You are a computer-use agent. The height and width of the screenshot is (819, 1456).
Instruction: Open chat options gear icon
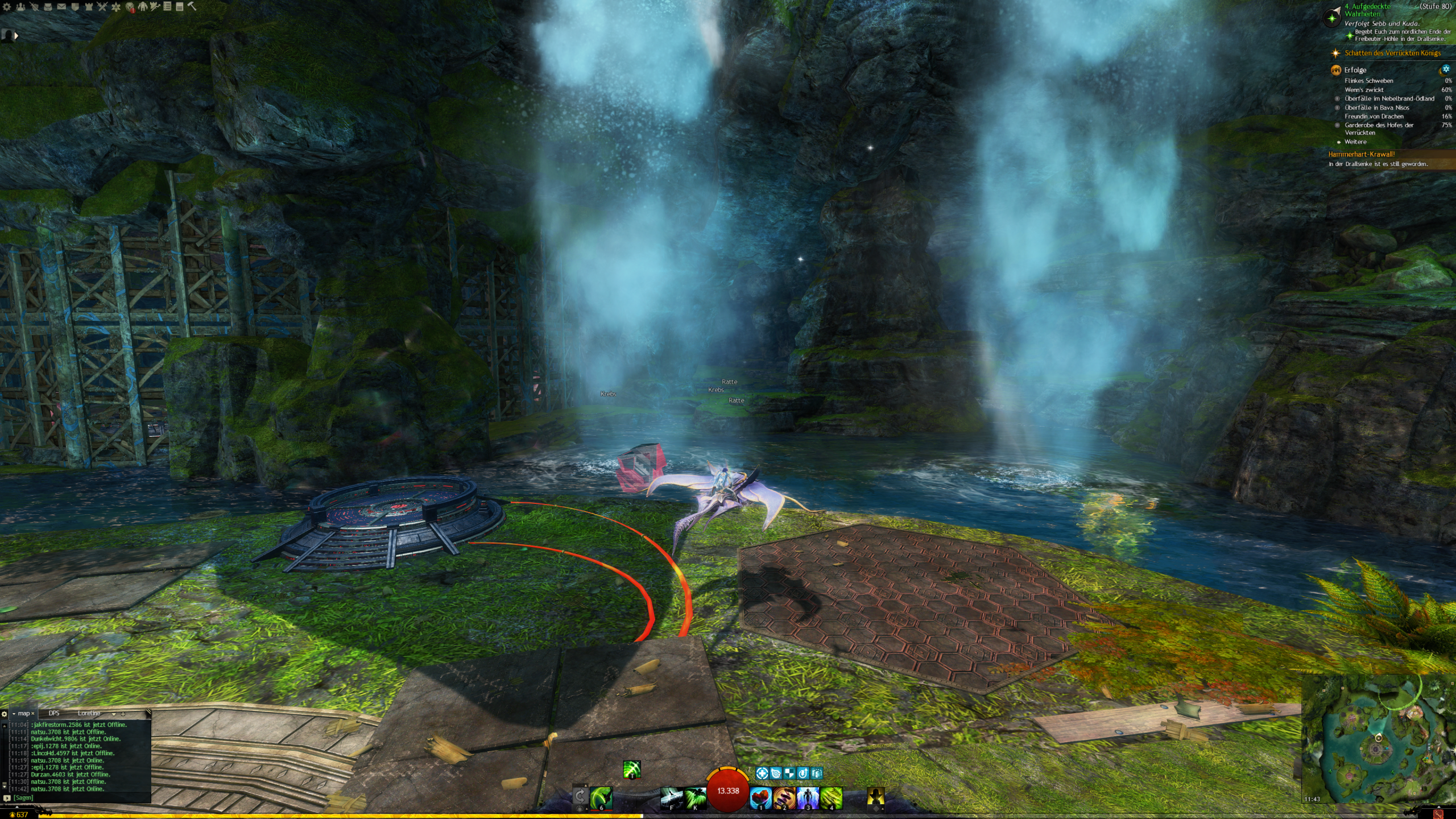point(5,714)
